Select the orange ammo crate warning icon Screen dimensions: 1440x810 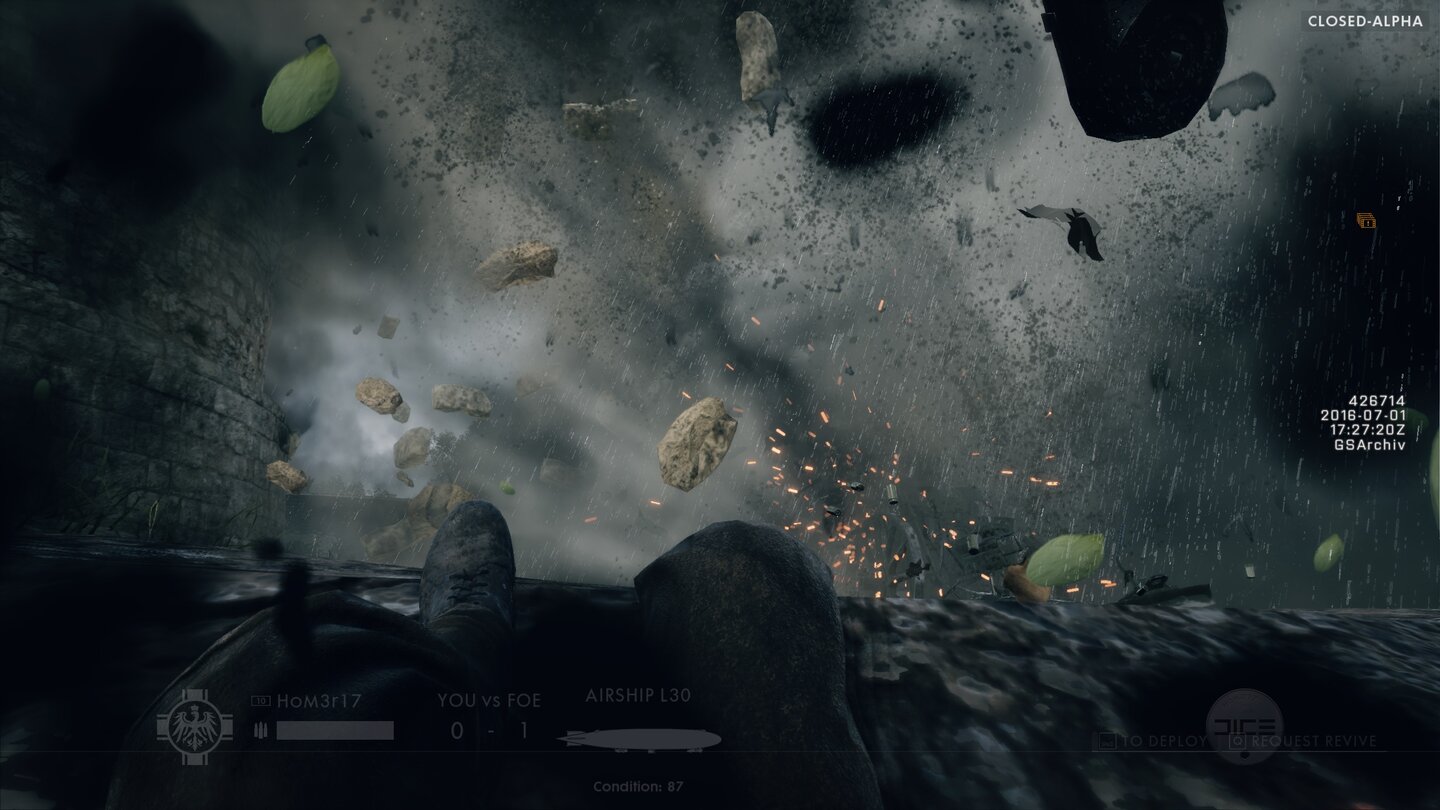click(x=1366, y=222)
